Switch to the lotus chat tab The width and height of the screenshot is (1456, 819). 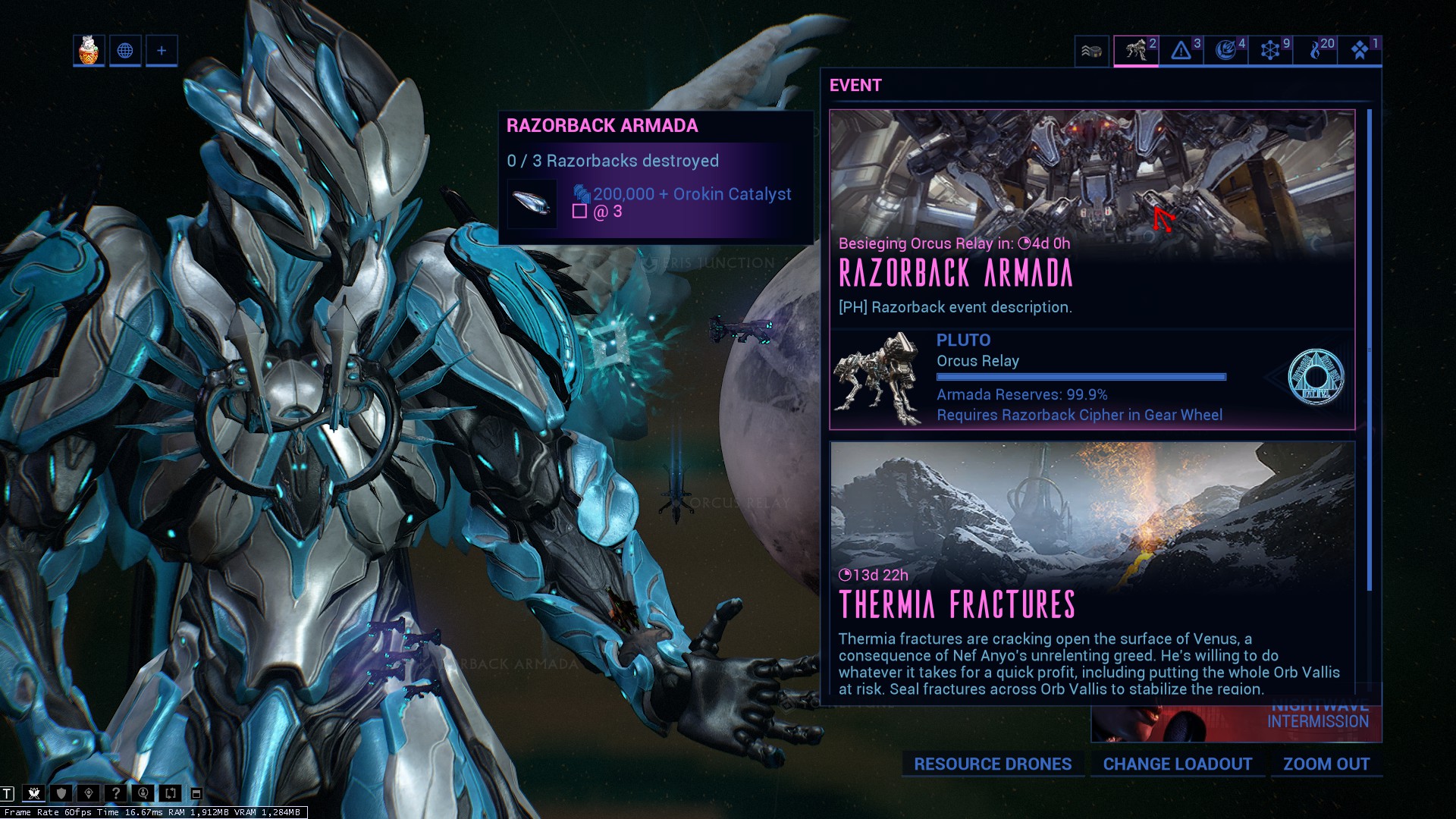coord(33,794)
